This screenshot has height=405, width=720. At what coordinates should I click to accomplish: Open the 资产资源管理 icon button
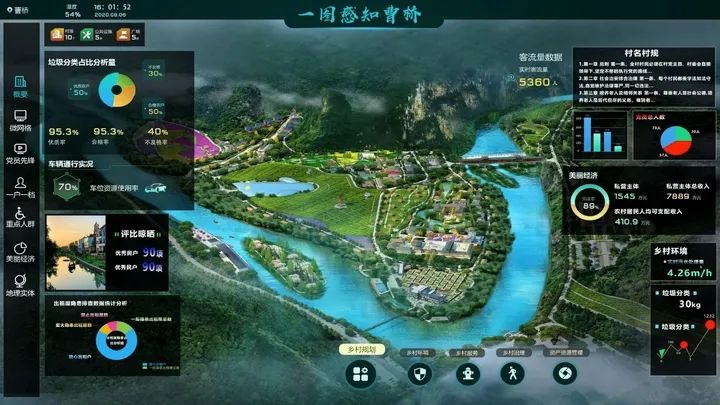coord(565,373)
